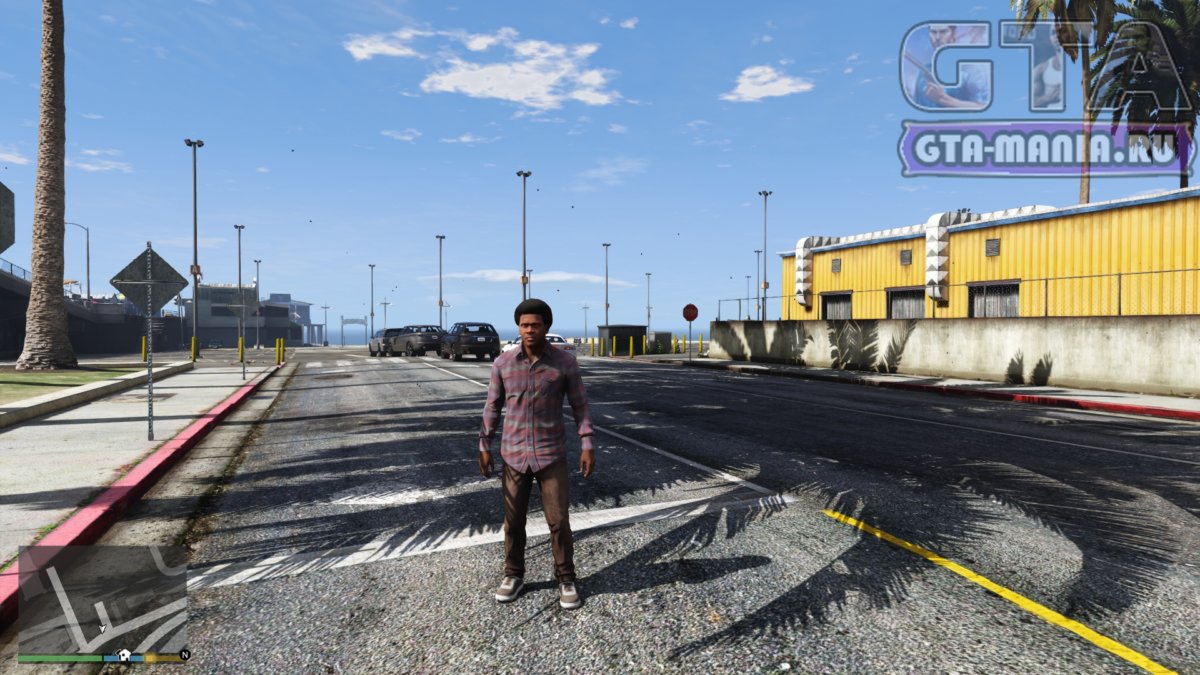Click the safehouse marker on the minimap edge
Image resolution: width=1200 pixels, height=675 pixels.
[x=124, y=656]
